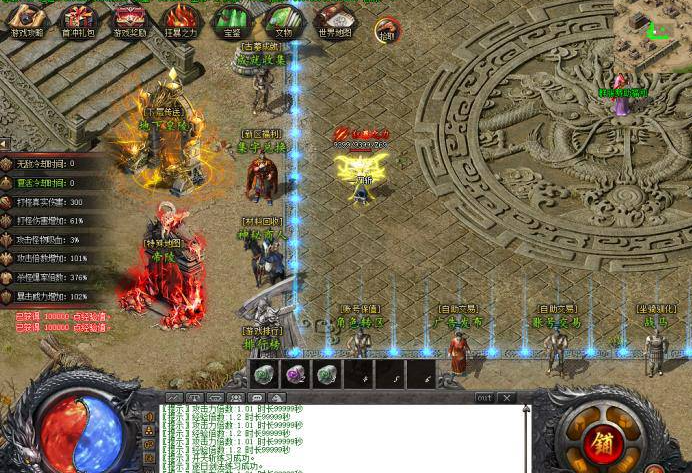Screen dimensions: 692x473
Task: Close the chat panel with X
Action: point(507,398)
